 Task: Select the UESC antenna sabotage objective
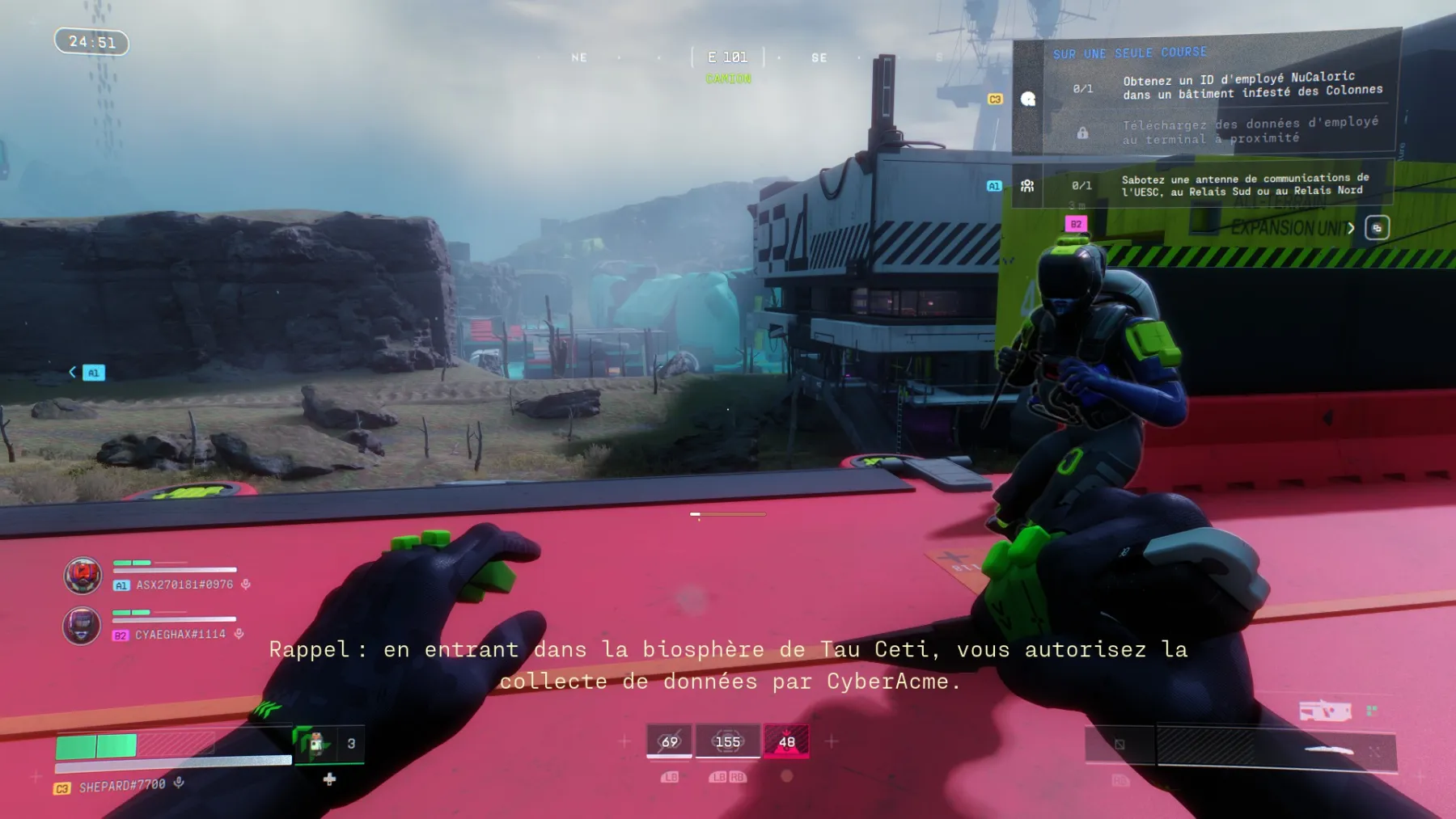point(1244,185)
